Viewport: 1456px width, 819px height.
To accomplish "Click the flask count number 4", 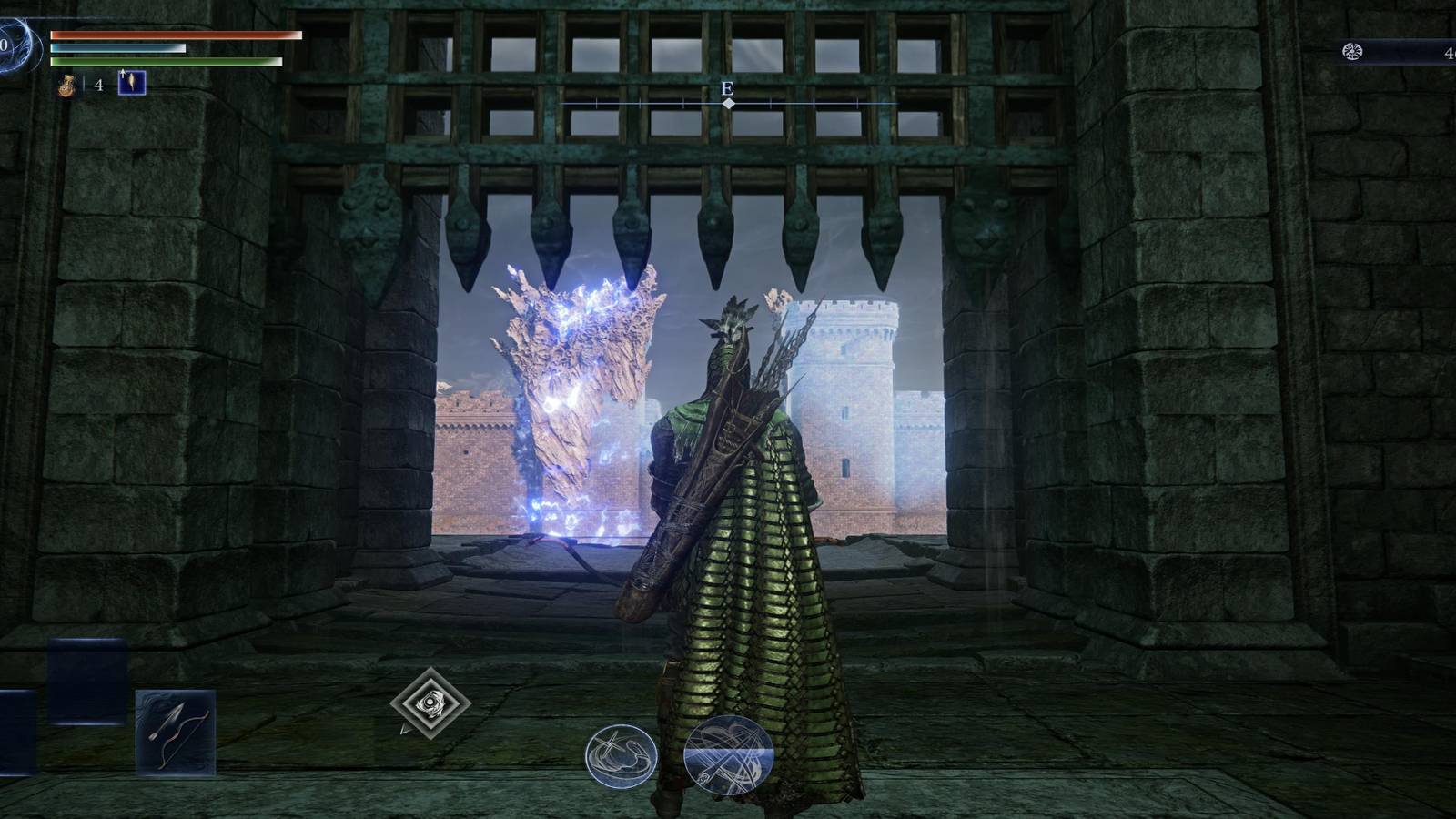I will pyautogui.click(x=96, y=85).
